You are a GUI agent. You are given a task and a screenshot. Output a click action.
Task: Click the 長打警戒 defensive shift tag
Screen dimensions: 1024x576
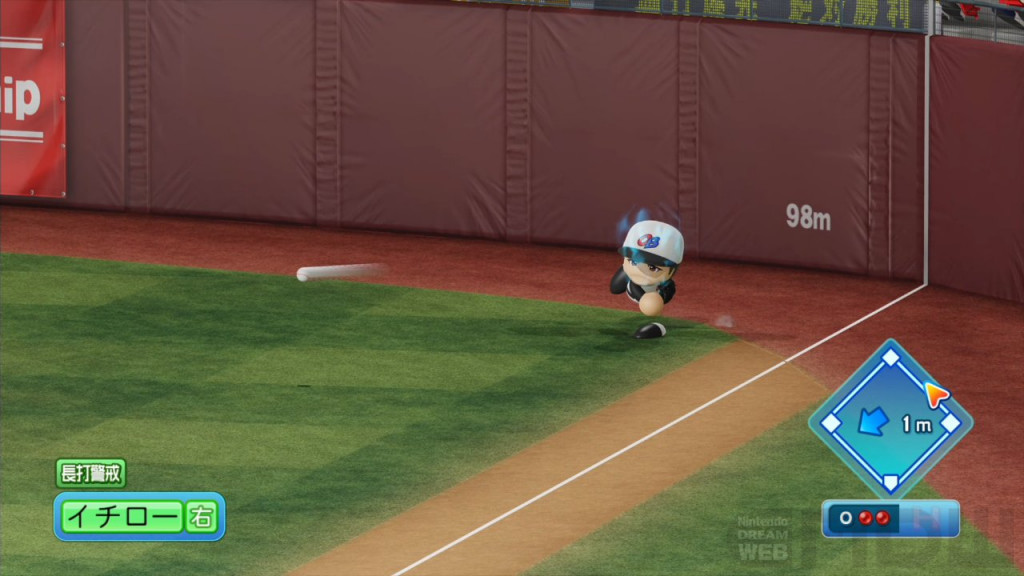(90, 473)
